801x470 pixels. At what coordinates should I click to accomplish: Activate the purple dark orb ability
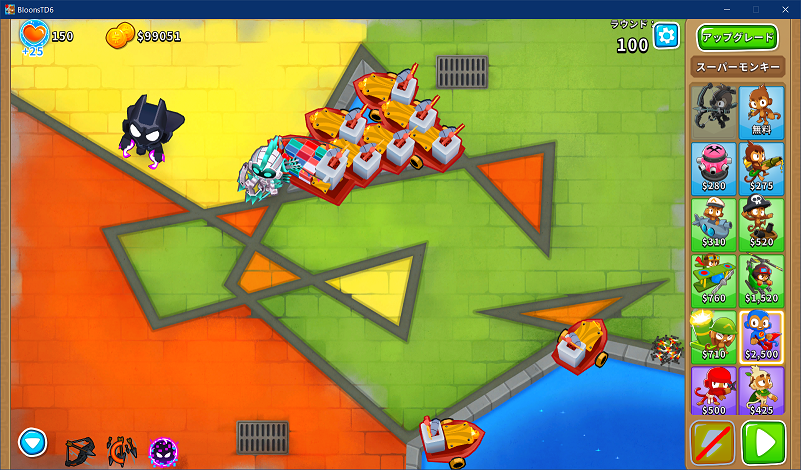coord(164,452)
